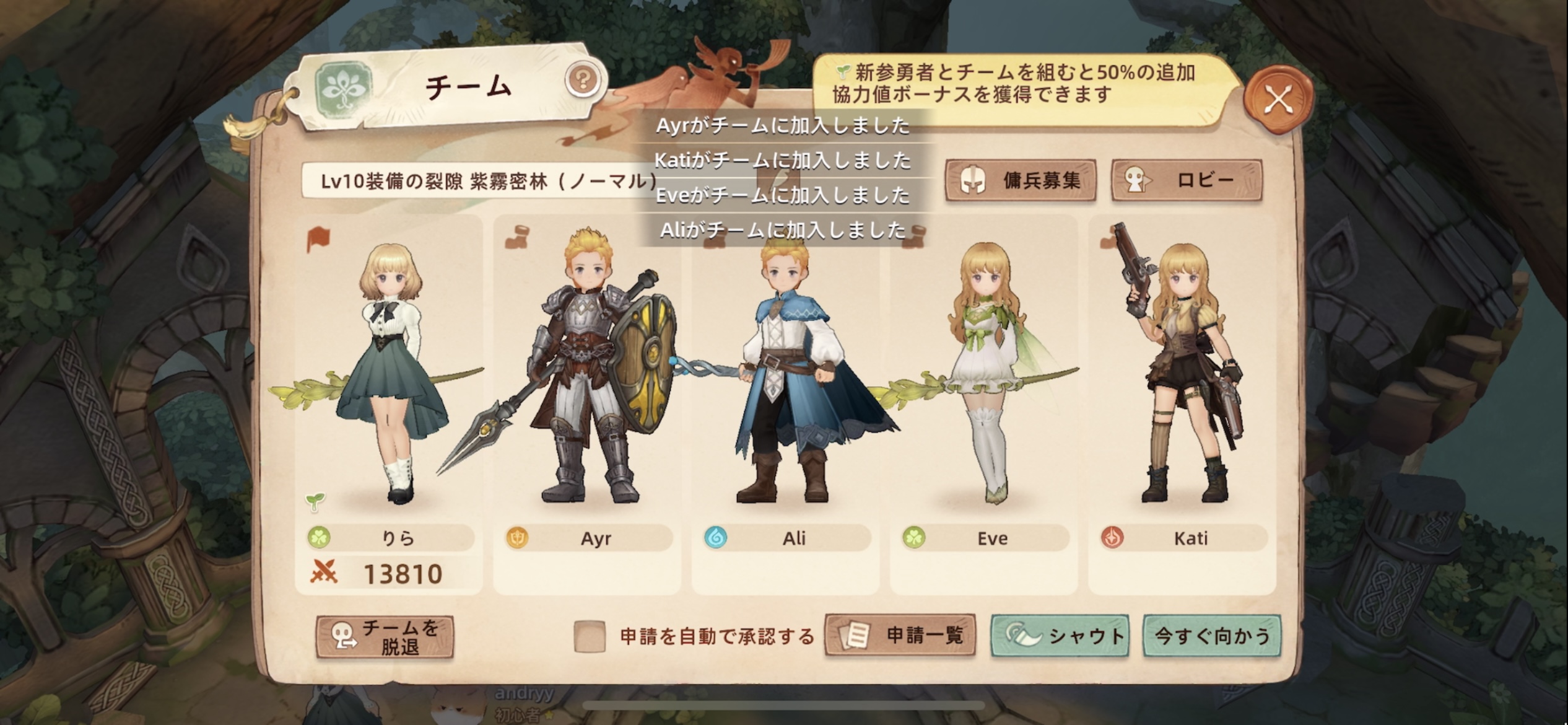Leave the team with チームを脱退

(385, 637)
